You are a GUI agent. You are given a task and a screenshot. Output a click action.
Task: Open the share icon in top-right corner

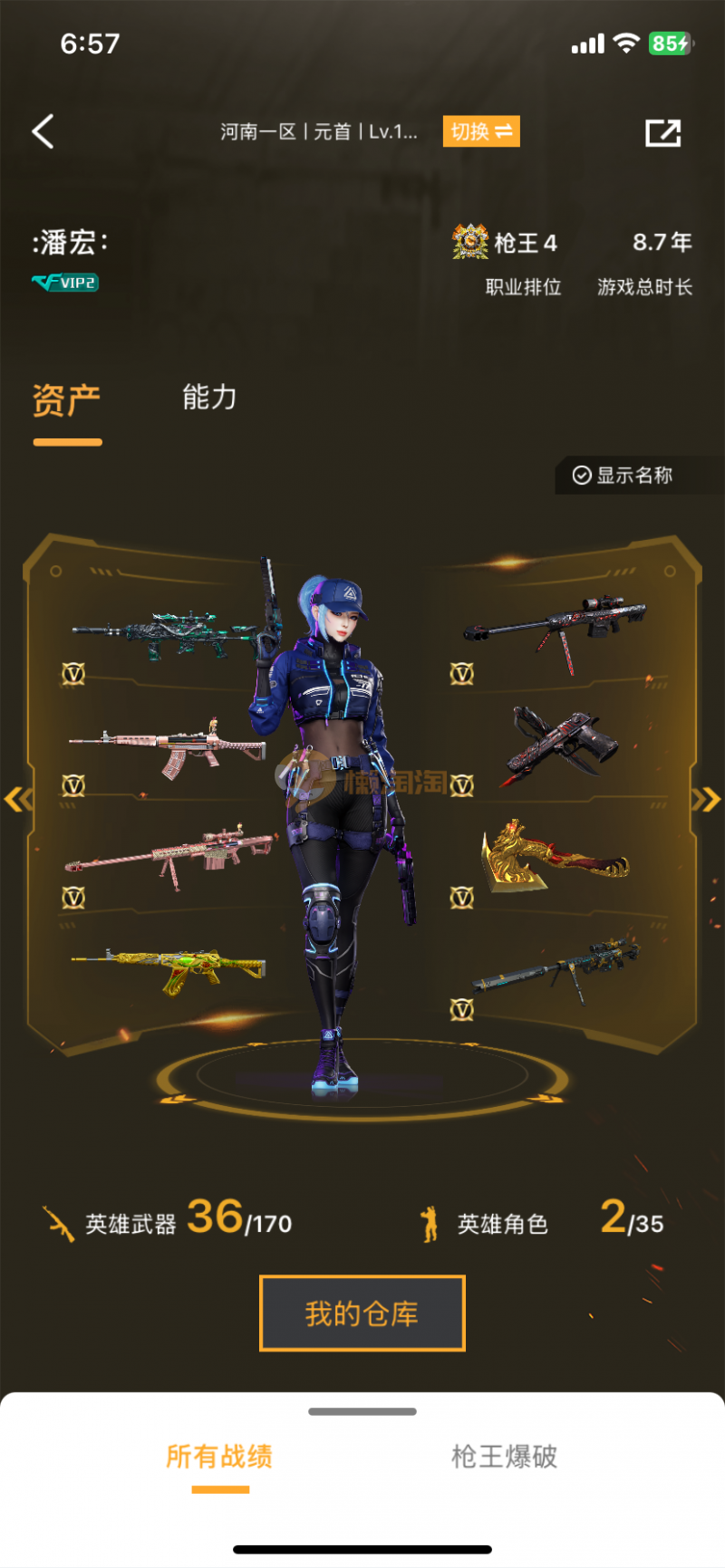(662, 132)
